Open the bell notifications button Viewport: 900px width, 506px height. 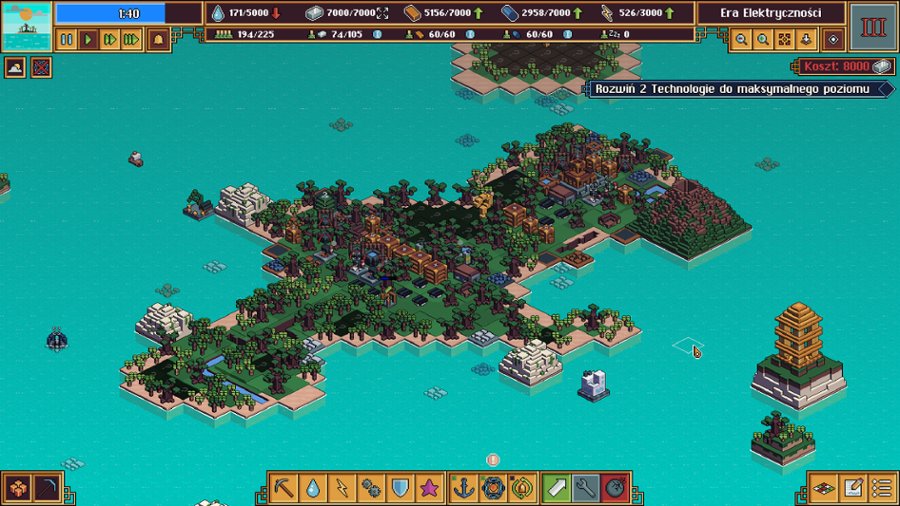[x=158, y=40]
